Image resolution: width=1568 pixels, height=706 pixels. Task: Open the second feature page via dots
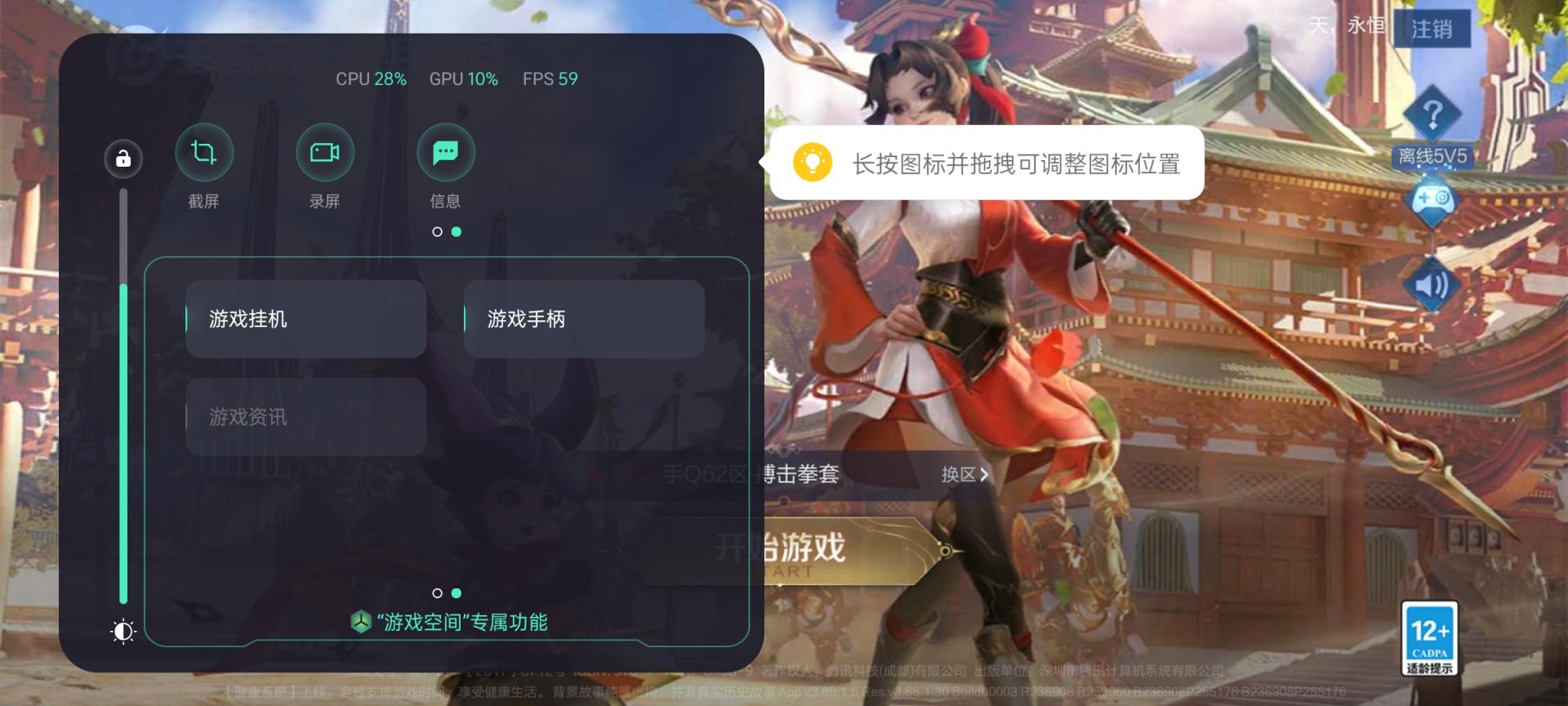pos(455,592)
